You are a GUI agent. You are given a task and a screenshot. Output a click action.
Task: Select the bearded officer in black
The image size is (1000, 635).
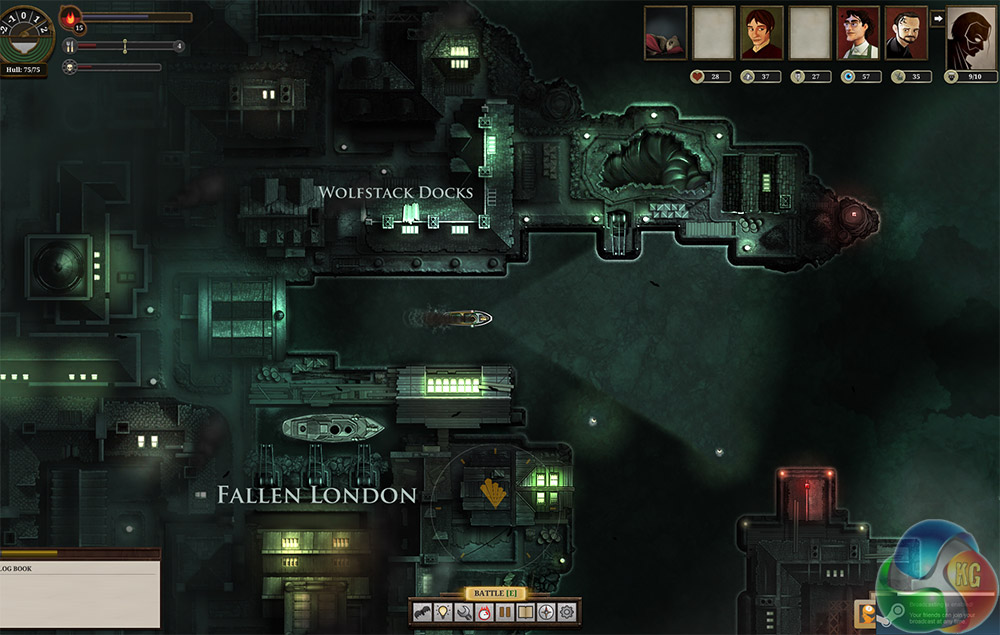point(906,33)
